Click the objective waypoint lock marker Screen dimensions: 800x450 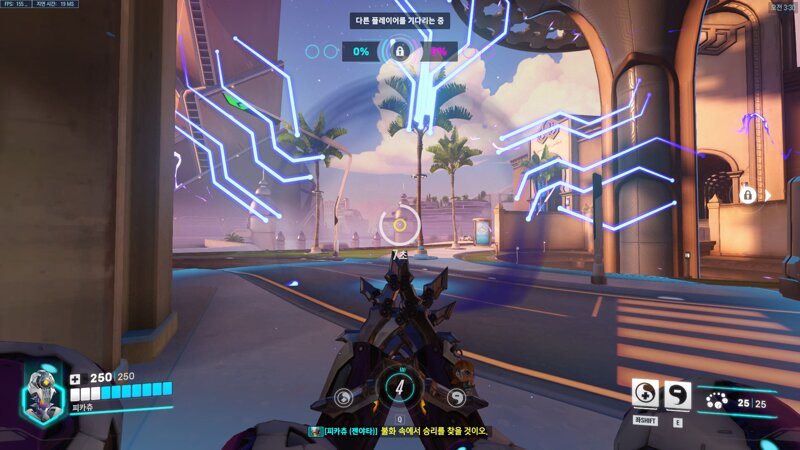pyautogui.click(x=747, y=194)
